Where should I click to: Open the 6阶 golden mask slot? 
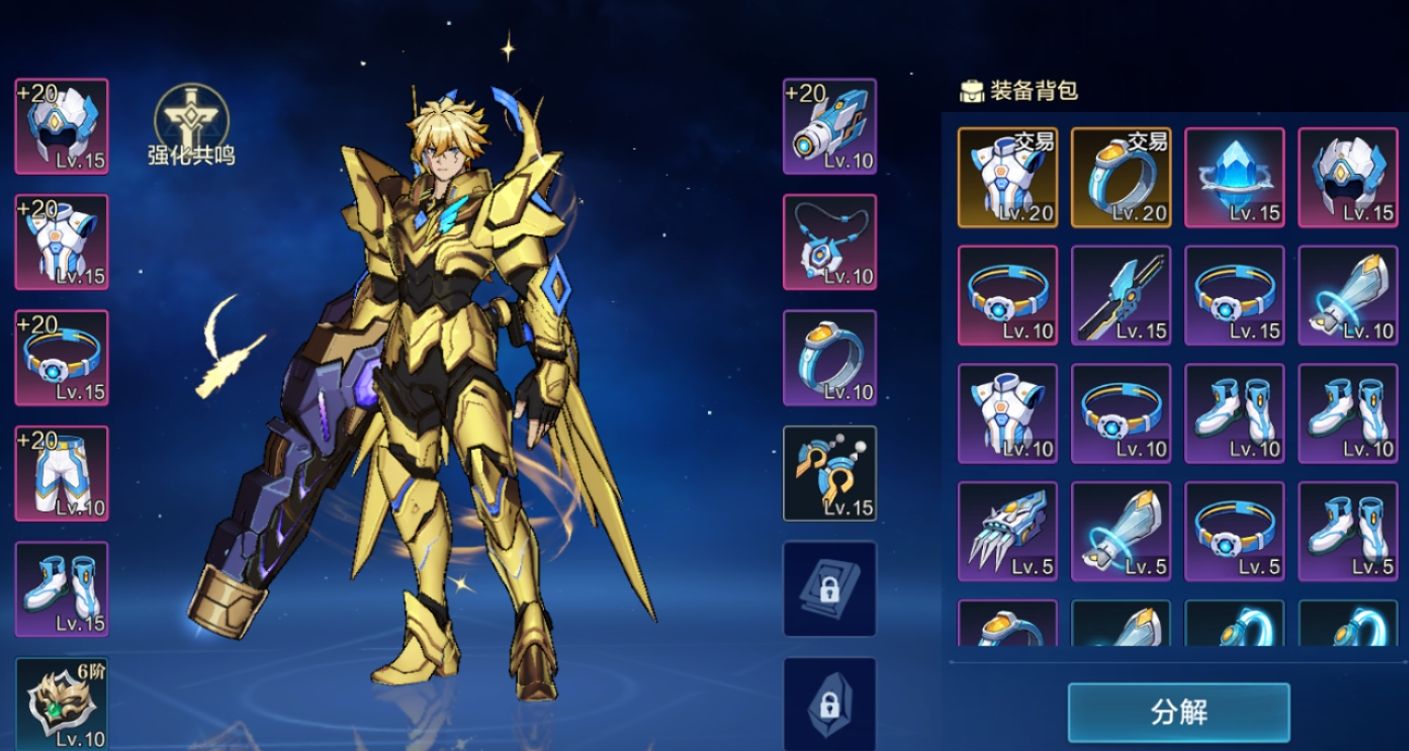coord(62,704)
